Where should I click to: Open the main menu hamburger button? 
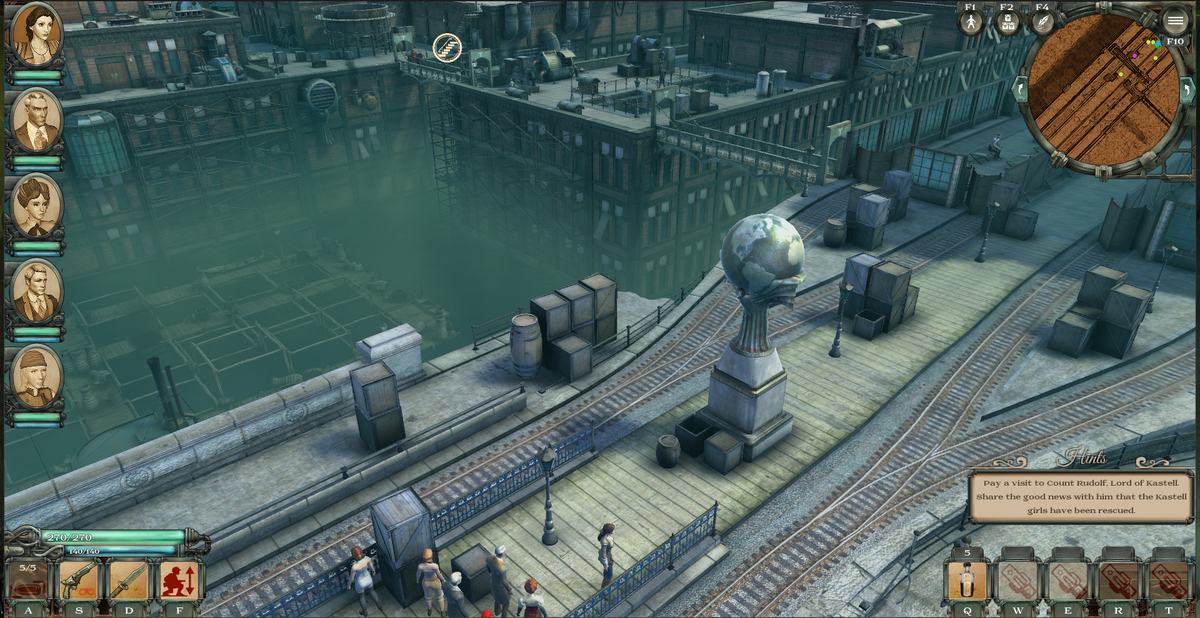click(x=1175, y=21)
